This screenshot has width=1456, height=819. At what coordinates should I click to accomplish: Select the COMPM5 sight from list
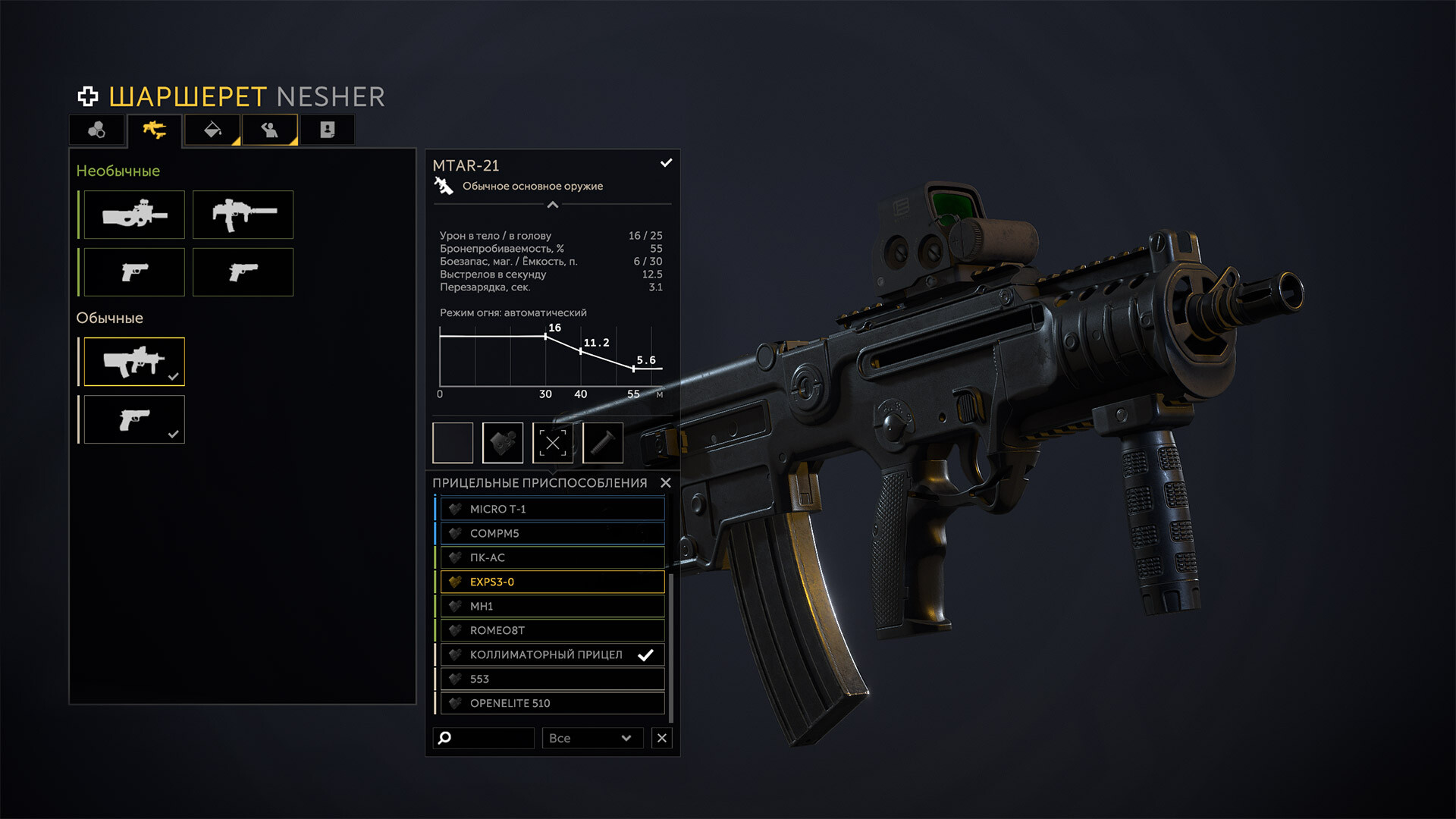pyautogui.click(x=552, y=533)
